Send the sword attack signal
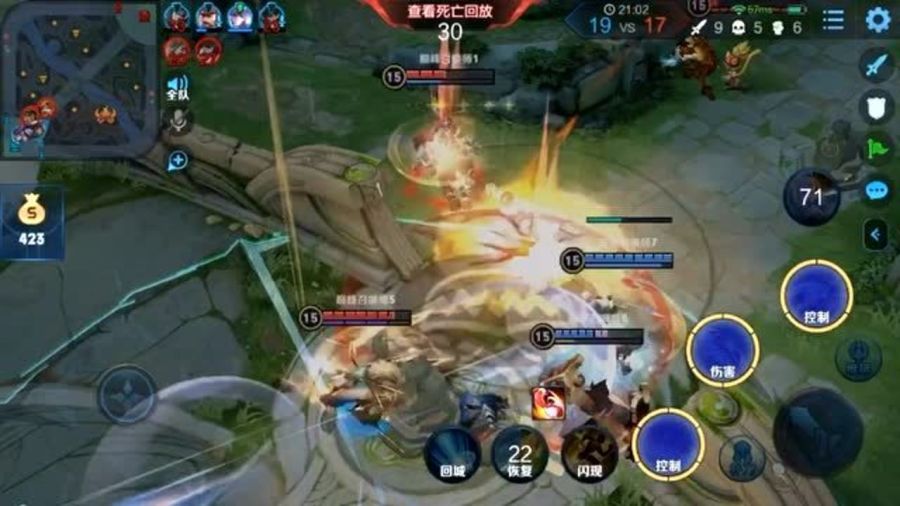The height and width of the screenshot is (506, 900). point(877,65)
